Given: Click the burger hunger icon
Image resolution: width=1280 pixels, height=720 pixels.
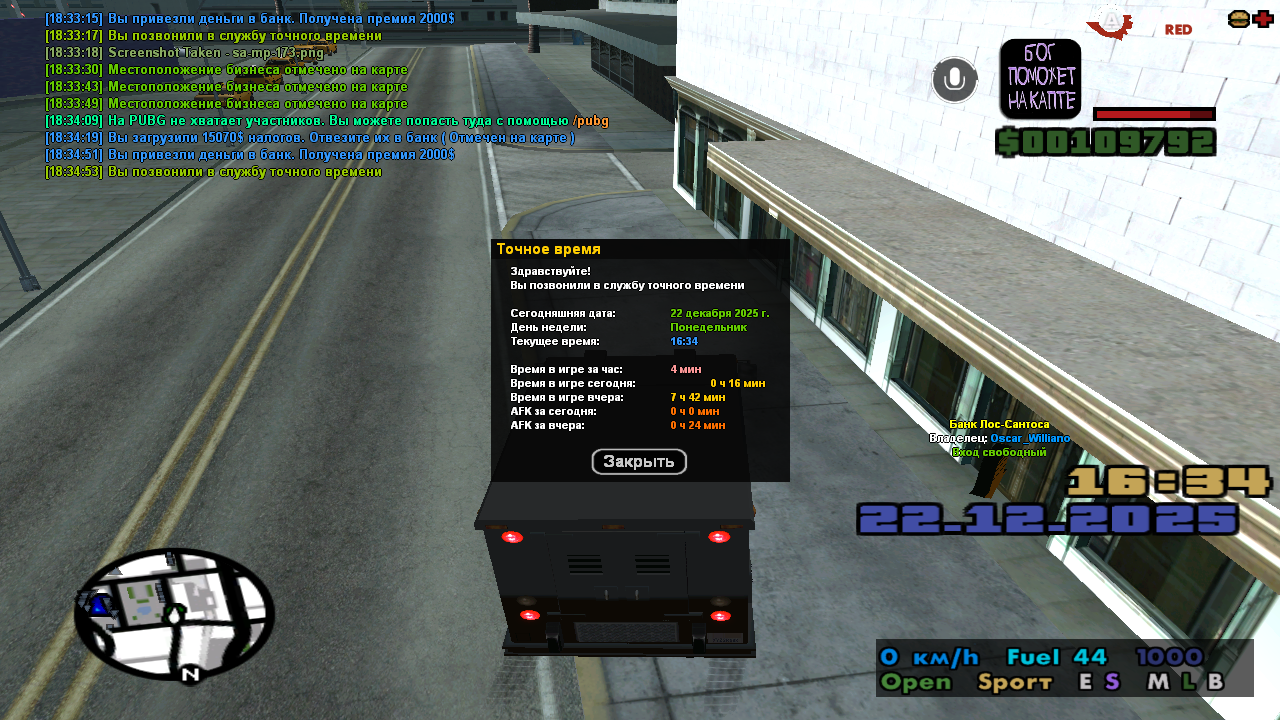Looking at the screenshot, I should pos(1238,19).
